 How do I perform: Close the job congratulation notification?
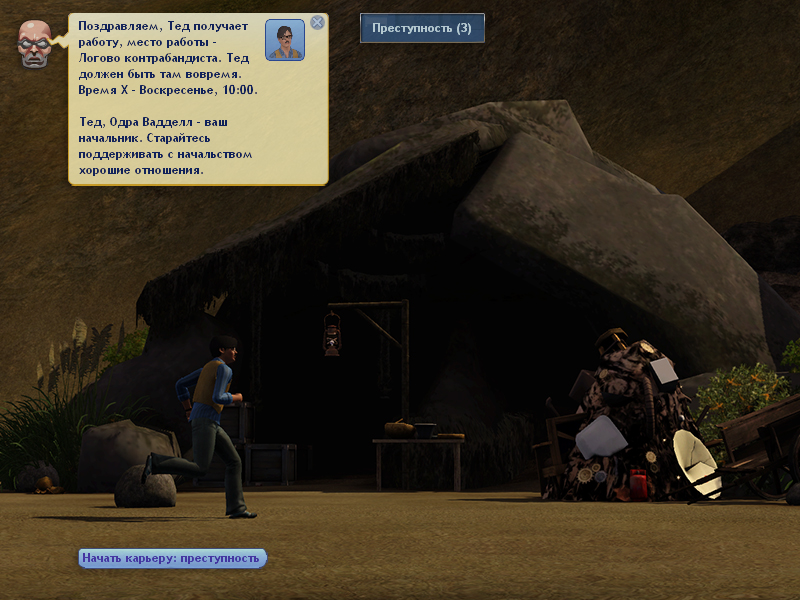coord(317,22)
